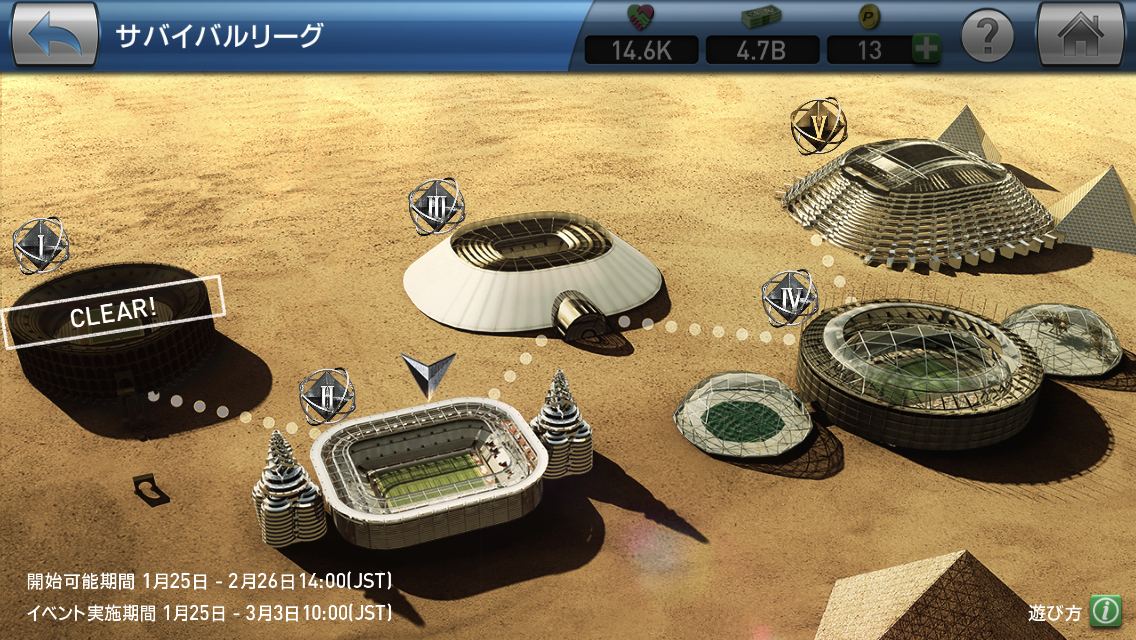Add more P coins with green plus
Viewport: 1136px width, 640px height.
tap(926, 50)
